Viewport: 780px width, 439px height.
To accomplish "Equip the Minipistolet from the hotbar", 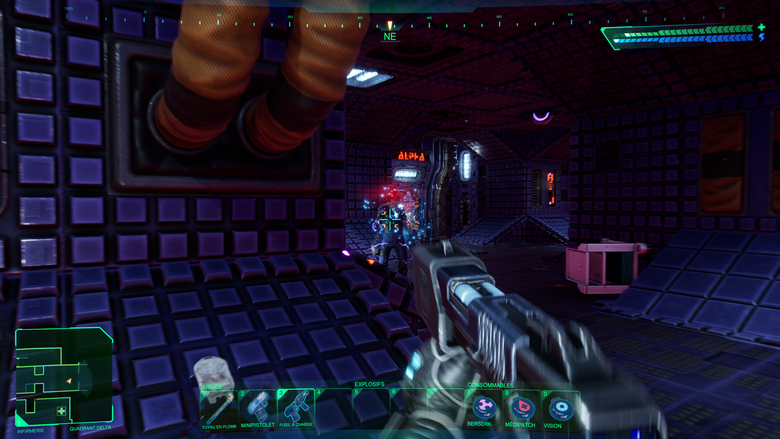I will (257, 407).
